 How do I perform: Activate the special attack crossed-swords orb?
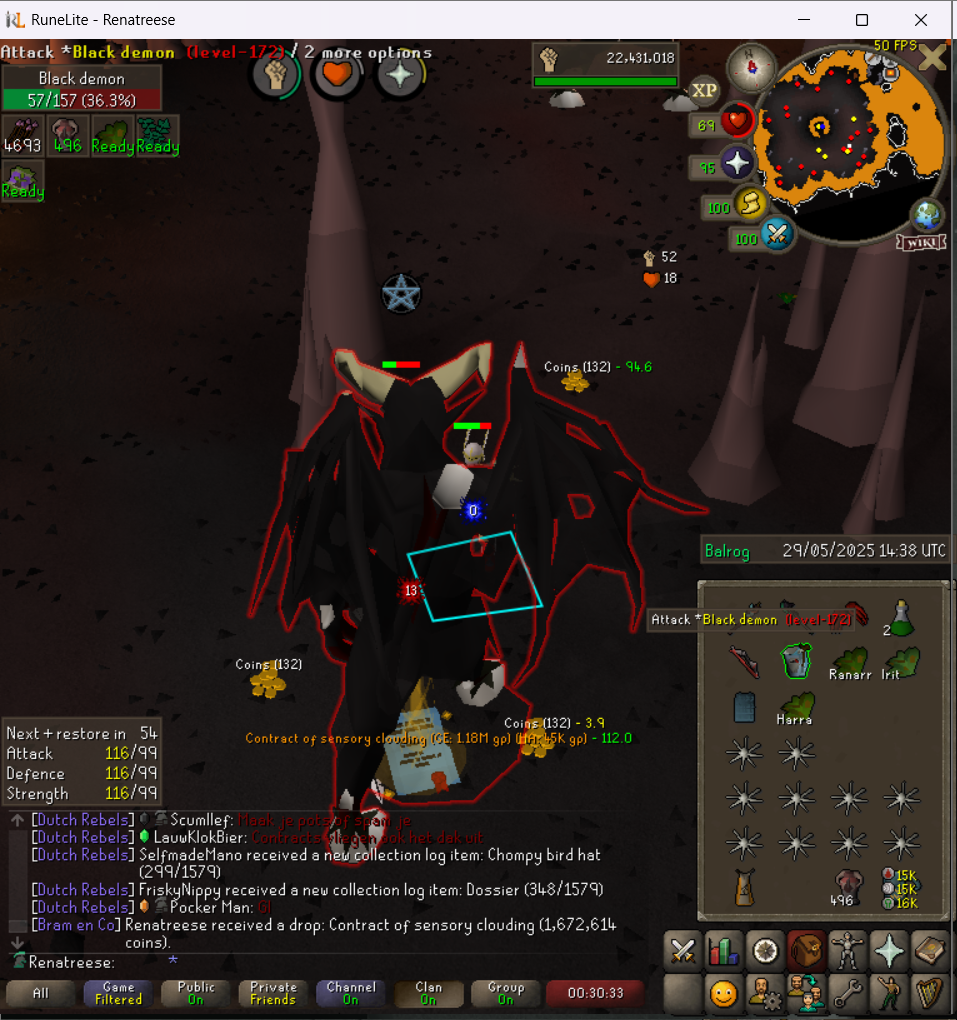click(x=776, y=236)
